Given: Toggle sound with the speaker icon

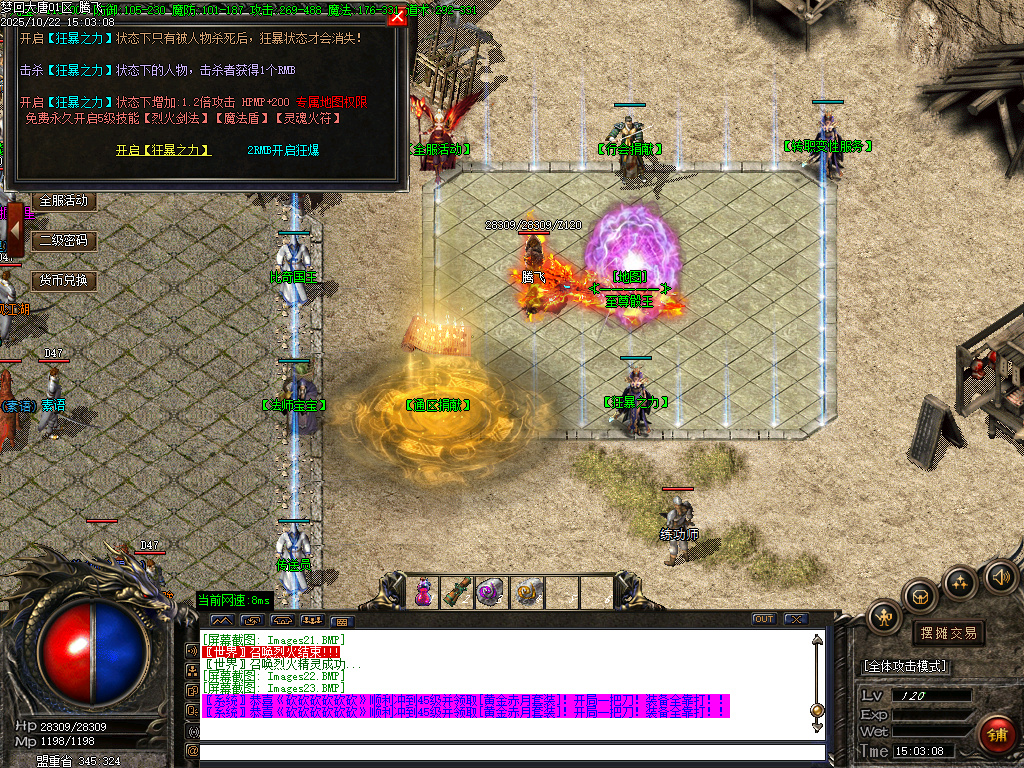Looking at the screenshot, I should pos(1001,576).
